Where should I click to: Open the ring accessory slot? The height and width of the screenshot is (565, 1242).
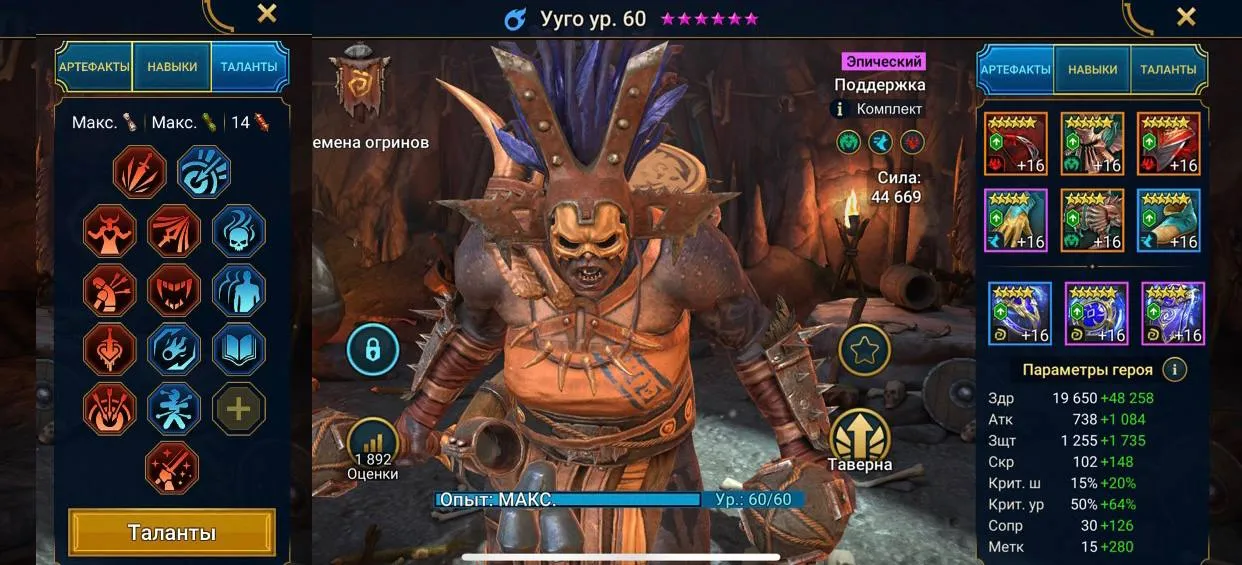point(1020,314)
